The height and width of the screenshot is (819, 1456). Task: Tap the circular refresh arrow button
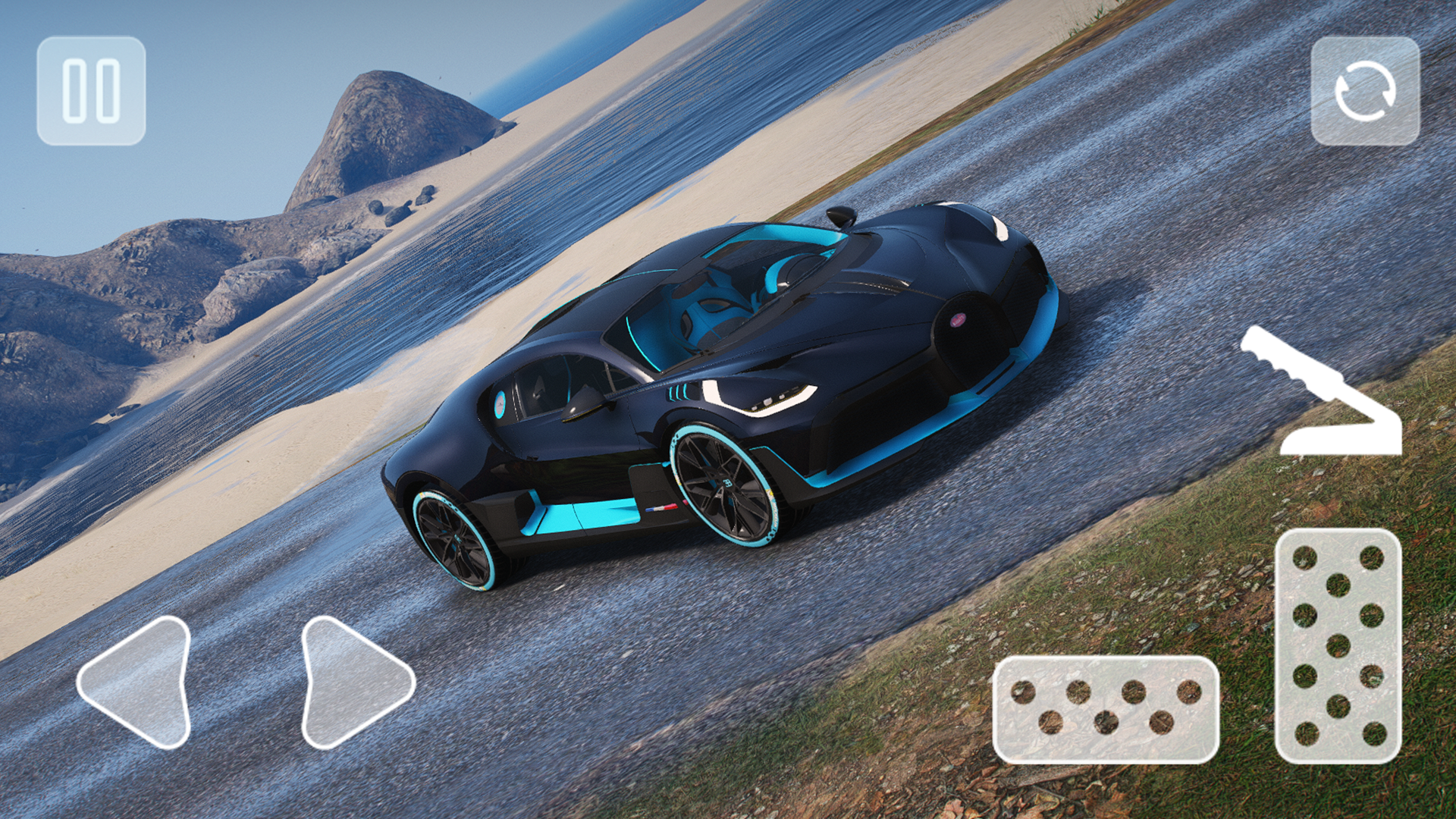(x=1367, y=91)
